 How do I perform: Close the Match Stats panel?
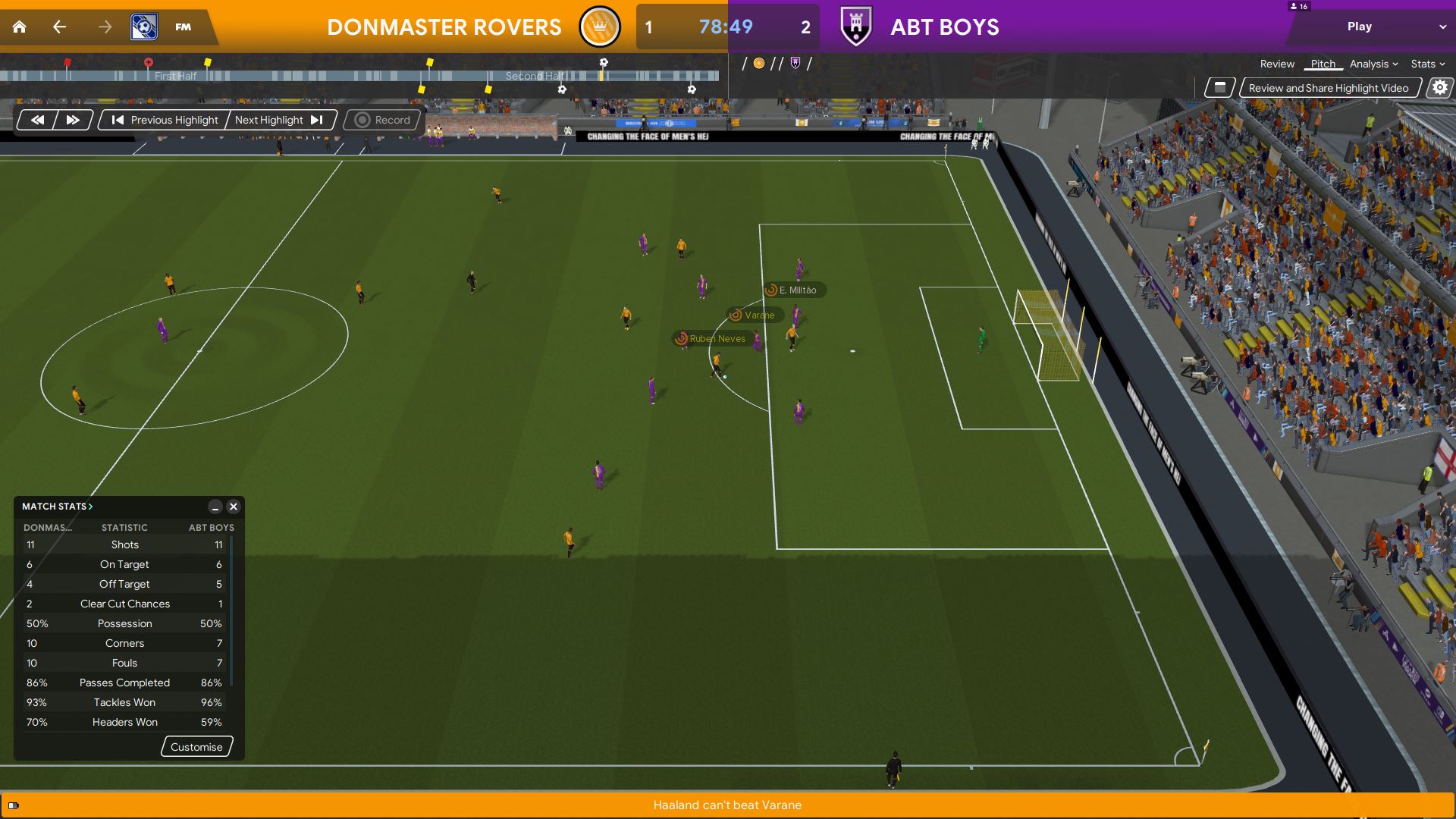(x=234, y=507)
